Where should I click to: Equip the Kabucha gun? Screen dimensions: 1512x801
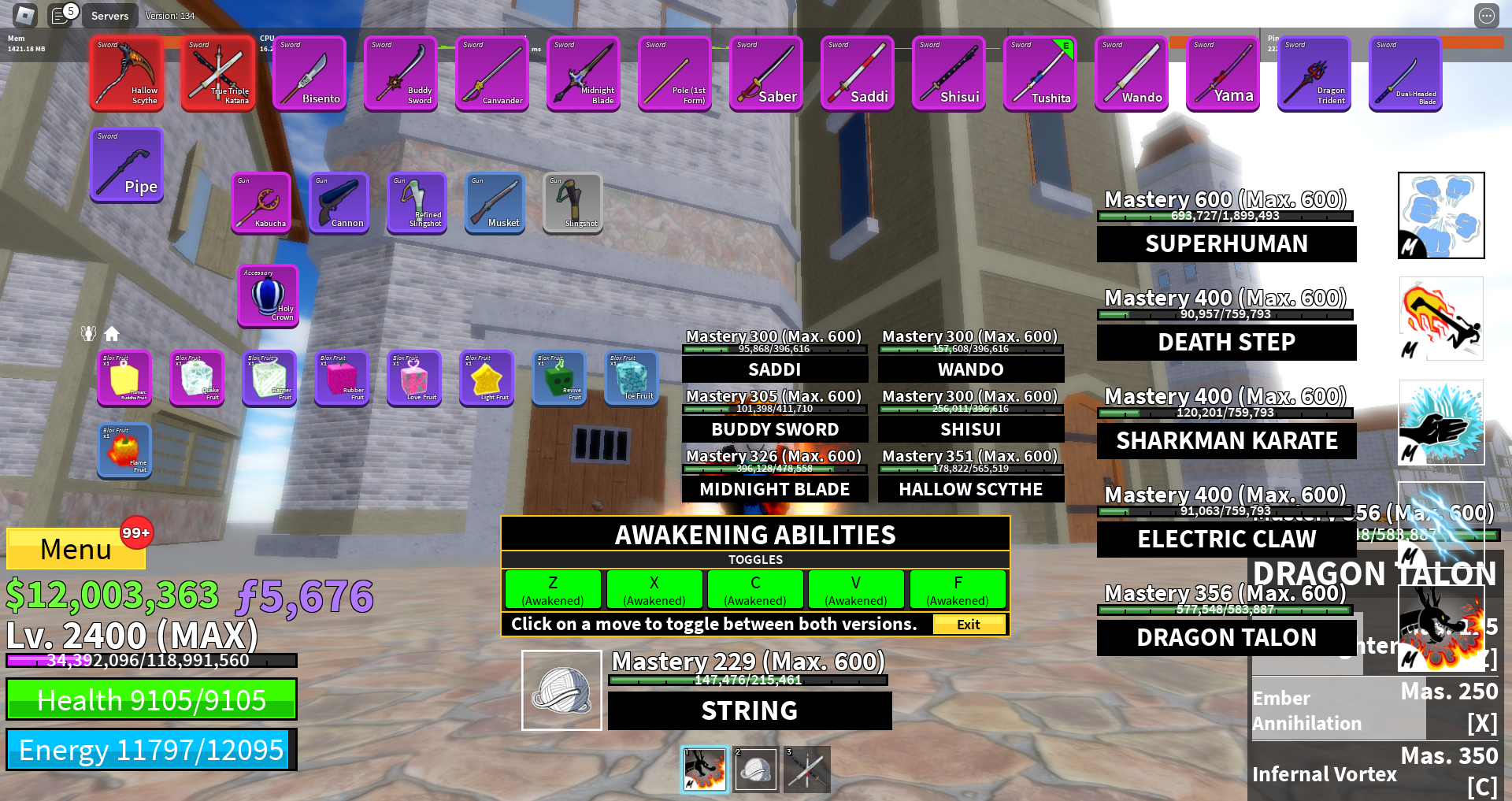click(261, 202)
